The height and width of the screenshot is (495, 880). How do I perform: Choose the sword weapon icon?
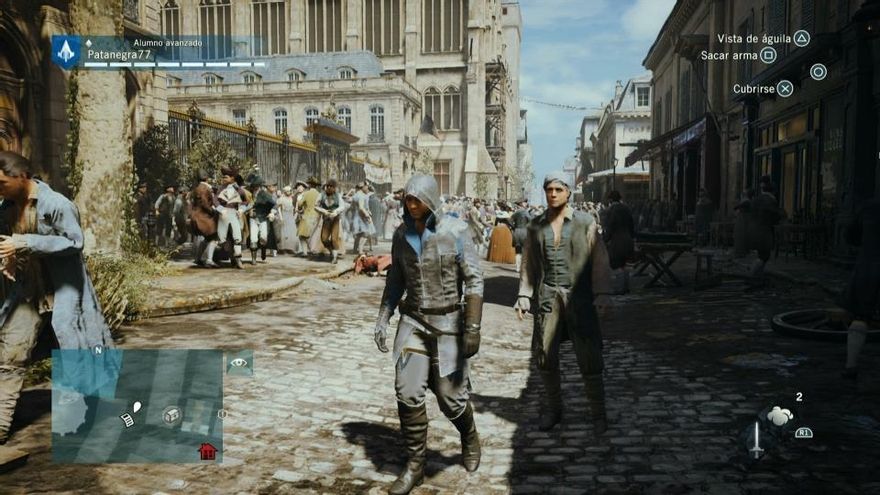(757, 438)
